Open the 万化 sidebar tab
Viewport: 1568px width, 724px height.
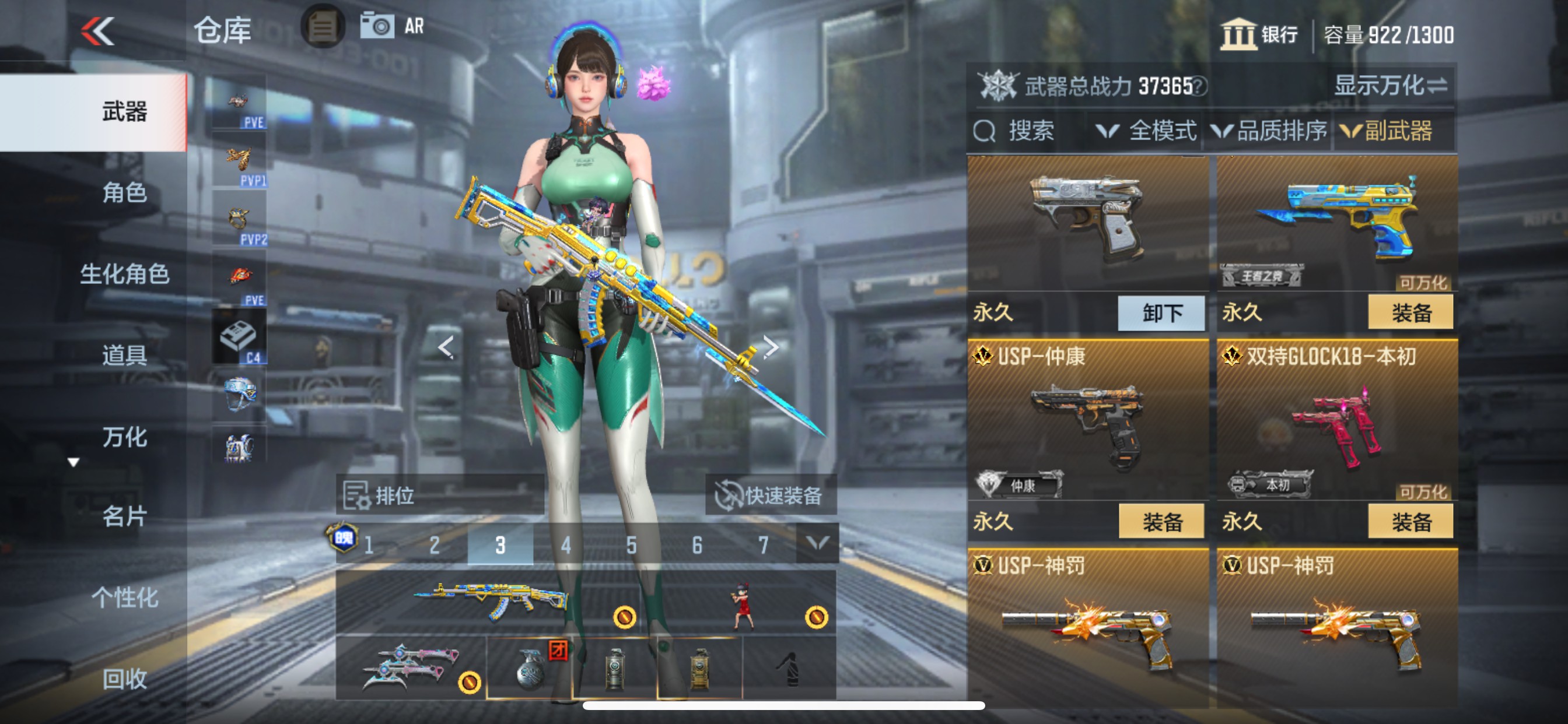(125, 437)
